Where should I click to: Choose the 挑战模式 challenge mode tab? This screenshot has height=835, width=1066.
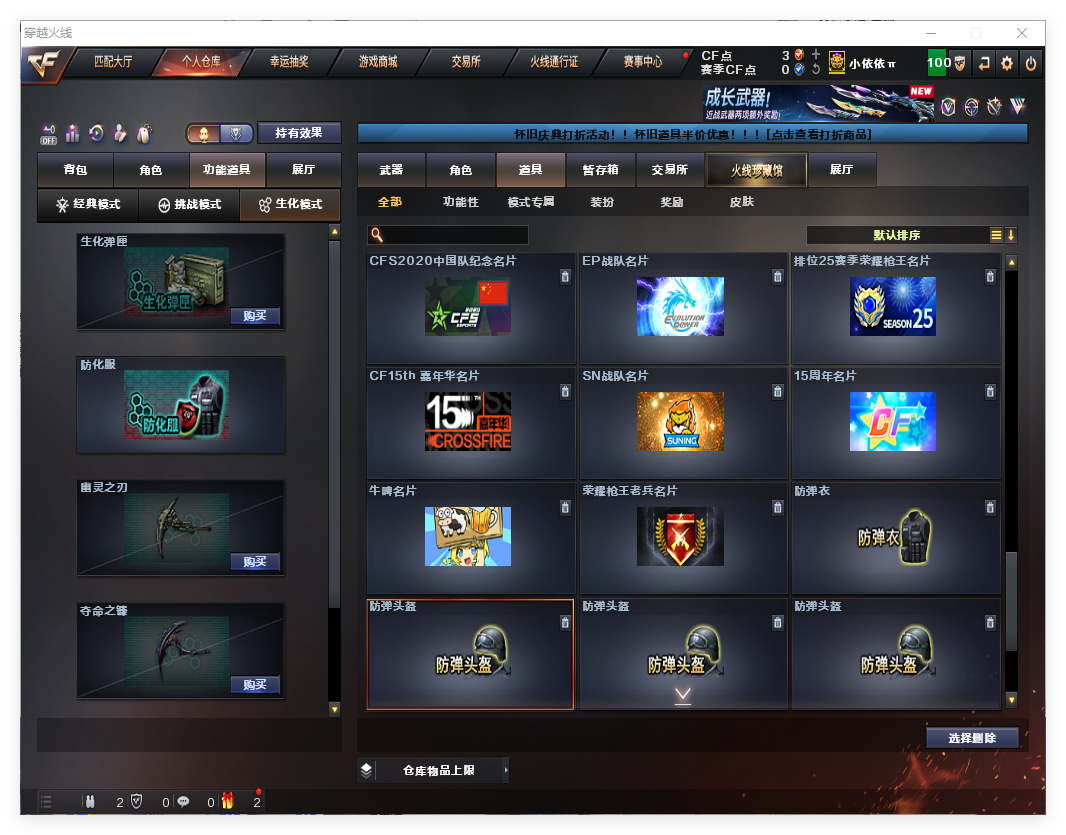(x=189, y=204)
